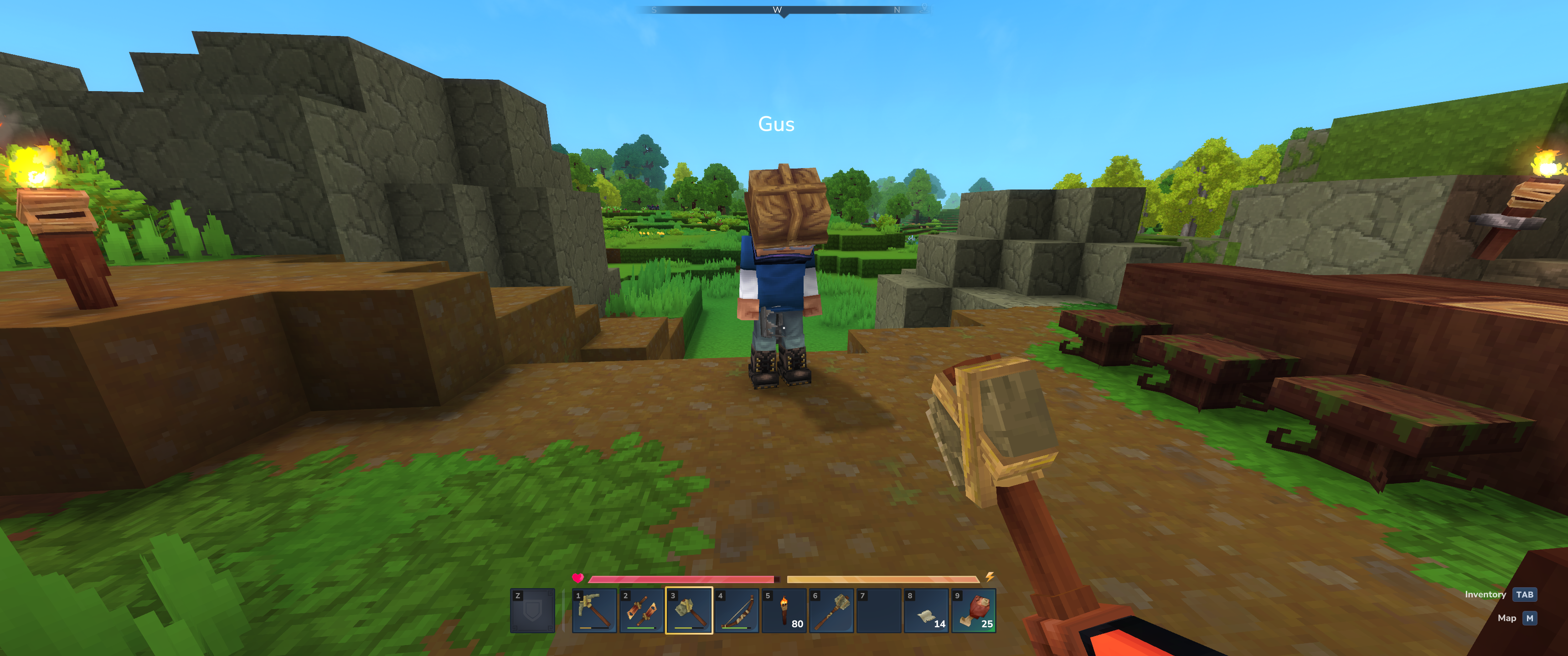Select the torch stack of 80
1568x656 pixels.
click(x=784, y=610)
